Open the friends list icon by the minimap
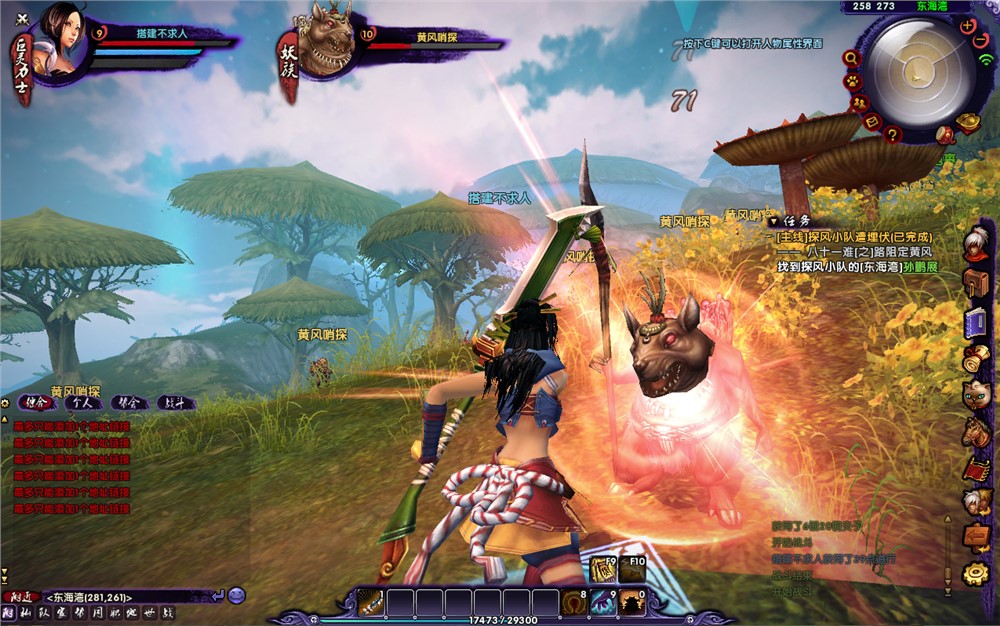 (858, 104)
